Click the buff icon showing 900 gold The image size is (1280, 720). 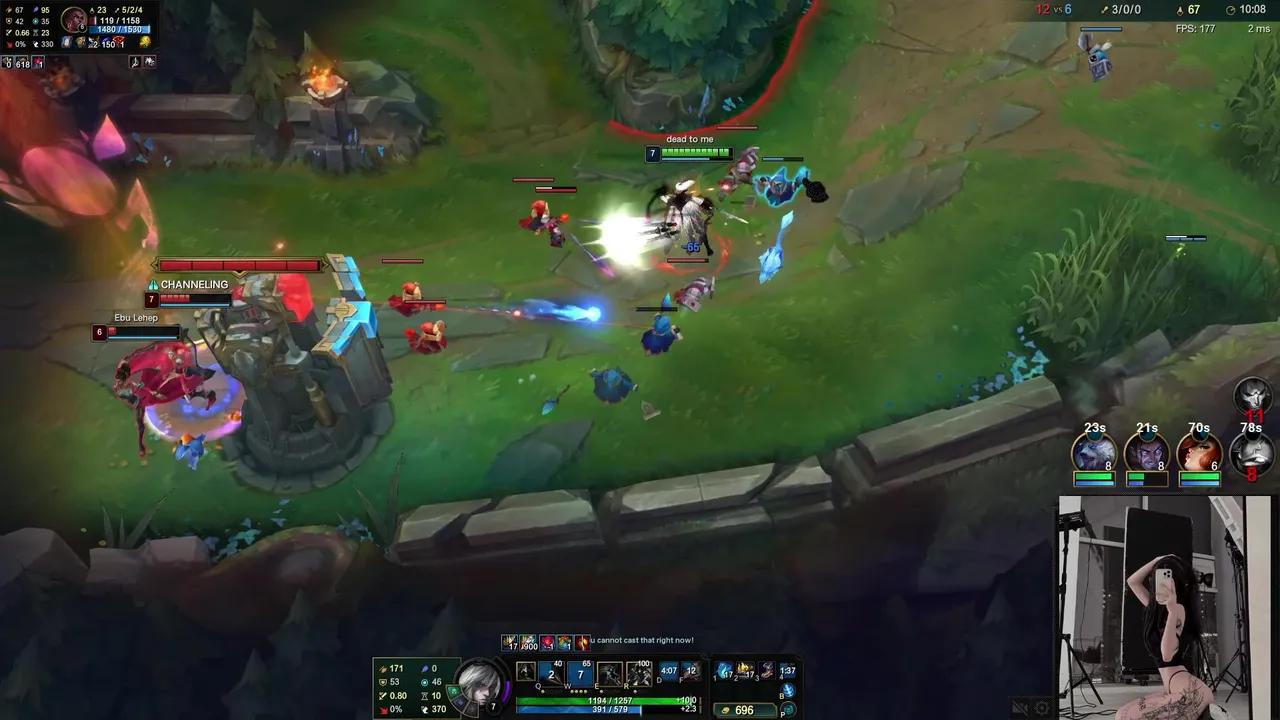pyautogui.click(x=528, y=642)
